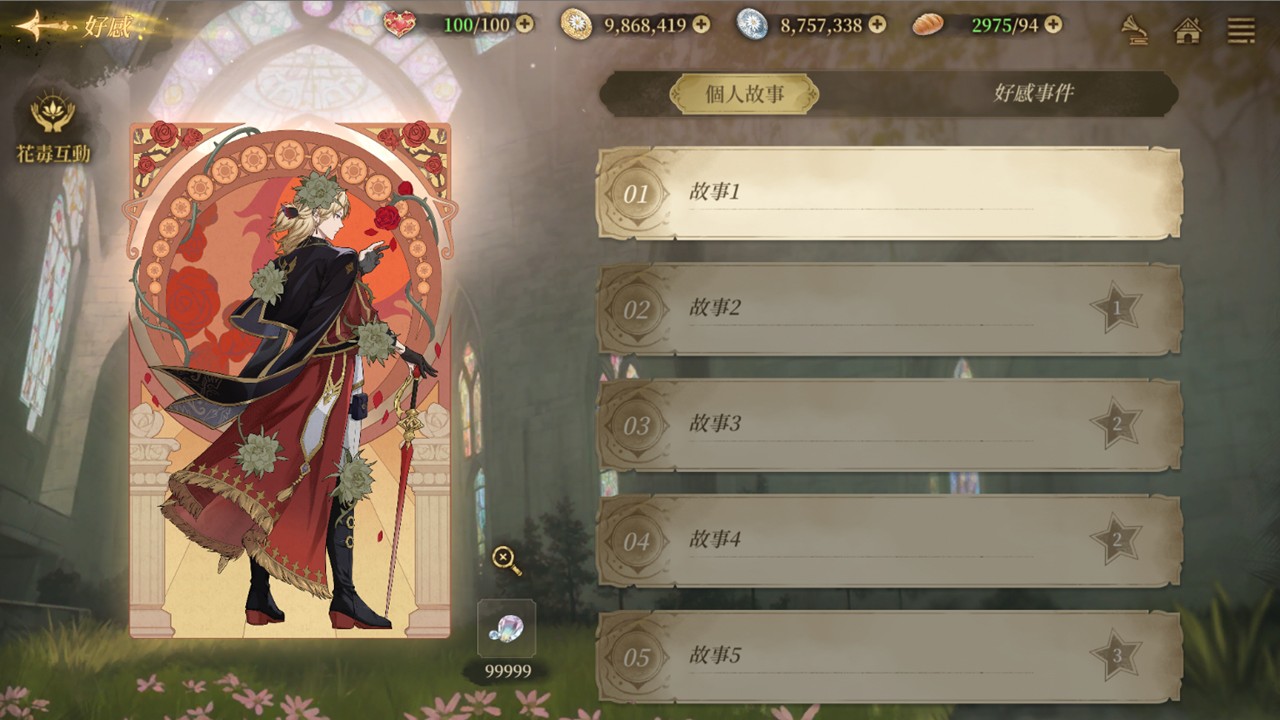Switch to the 好感事件 tab

[x=1033, y=94]
